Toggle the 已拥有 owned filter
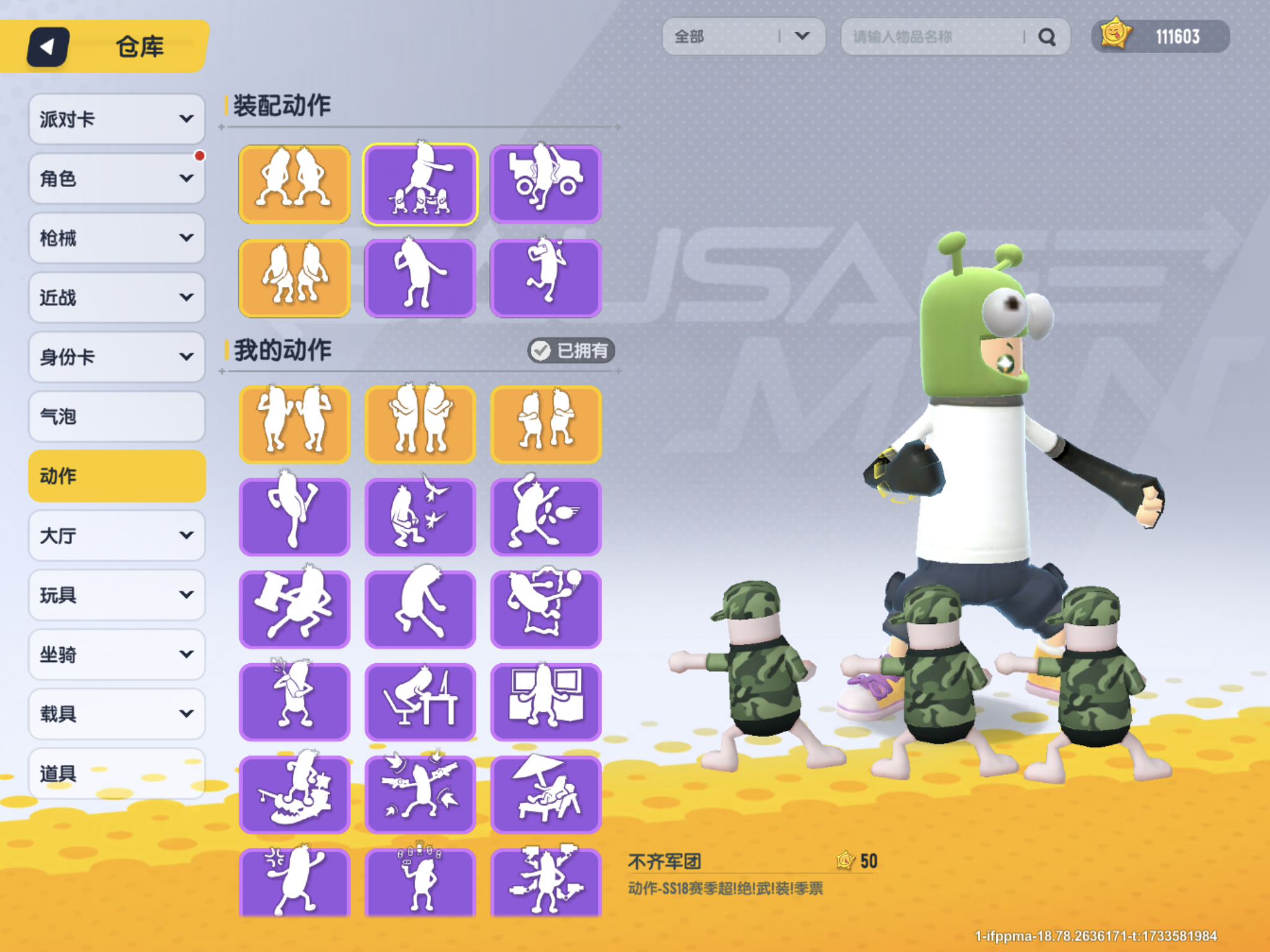Image resolution: width=1270 pixels, height=952 pixels. (571, 351)
